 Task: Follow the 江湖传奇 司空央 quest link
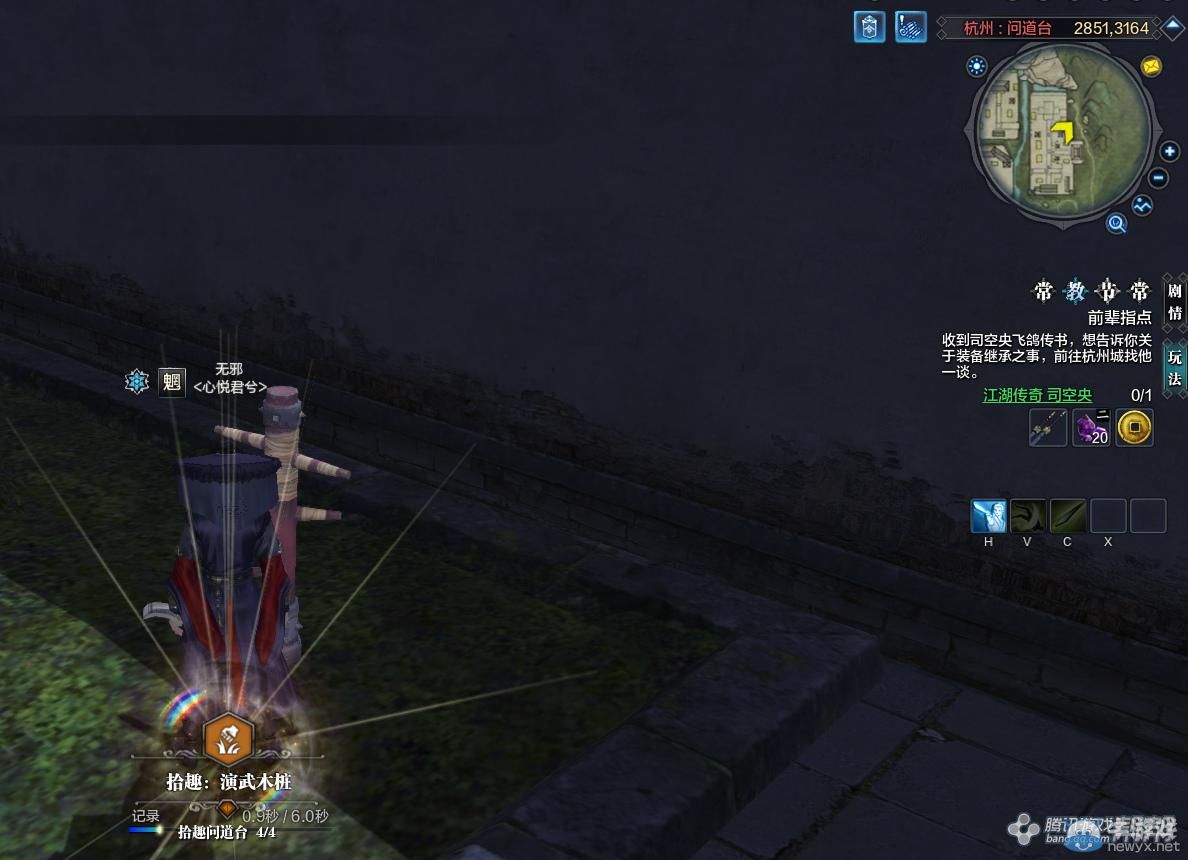pyautogui.click(x=1037, y=395)
